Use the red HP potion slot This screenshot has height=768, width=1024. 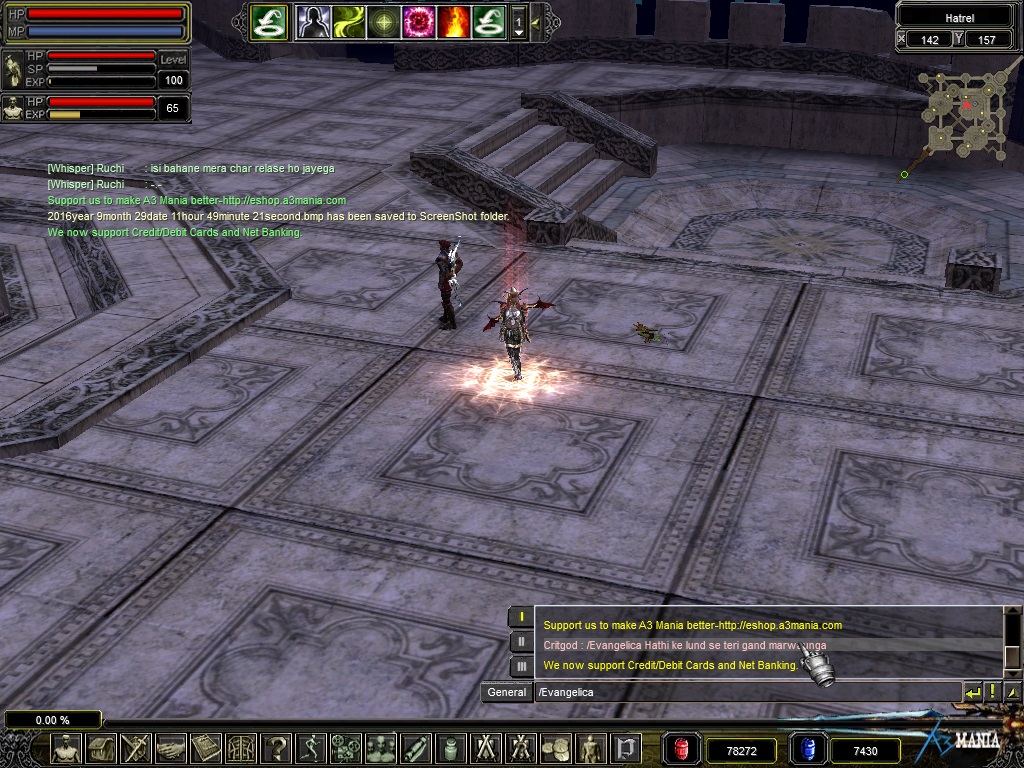[x=682, y=749]
